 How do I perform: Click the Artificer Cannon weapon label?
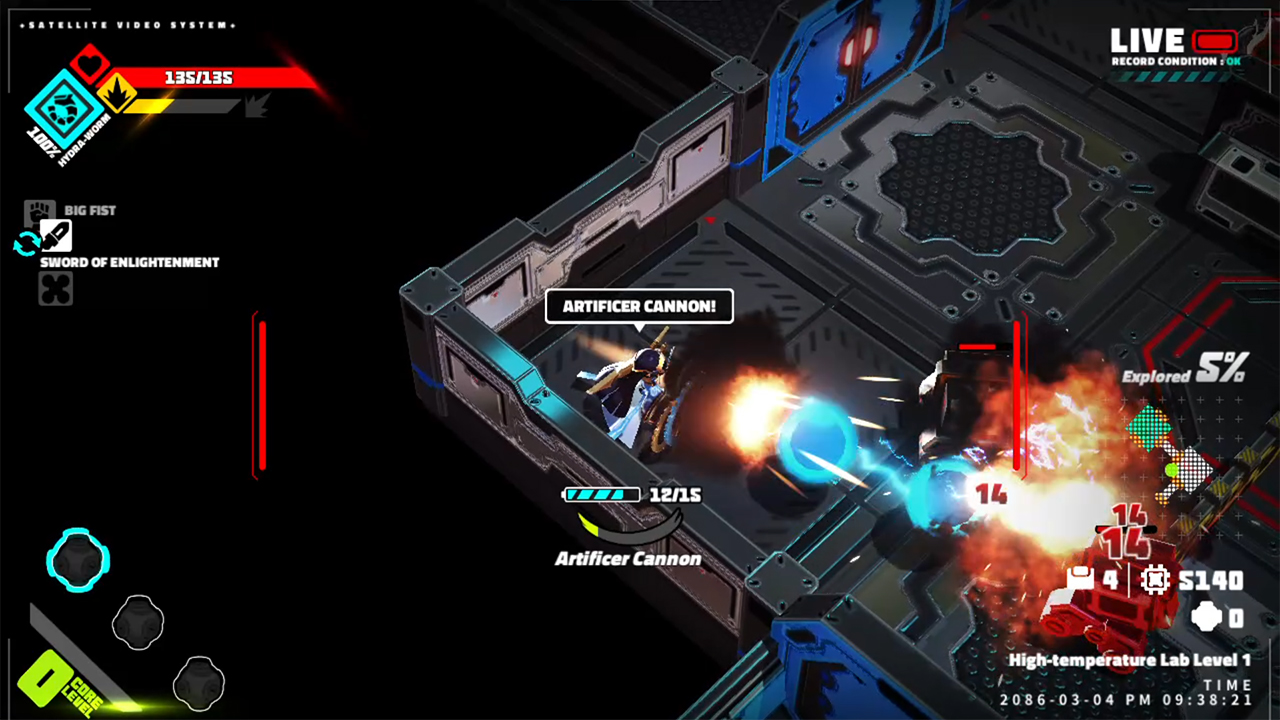[627, 559]
